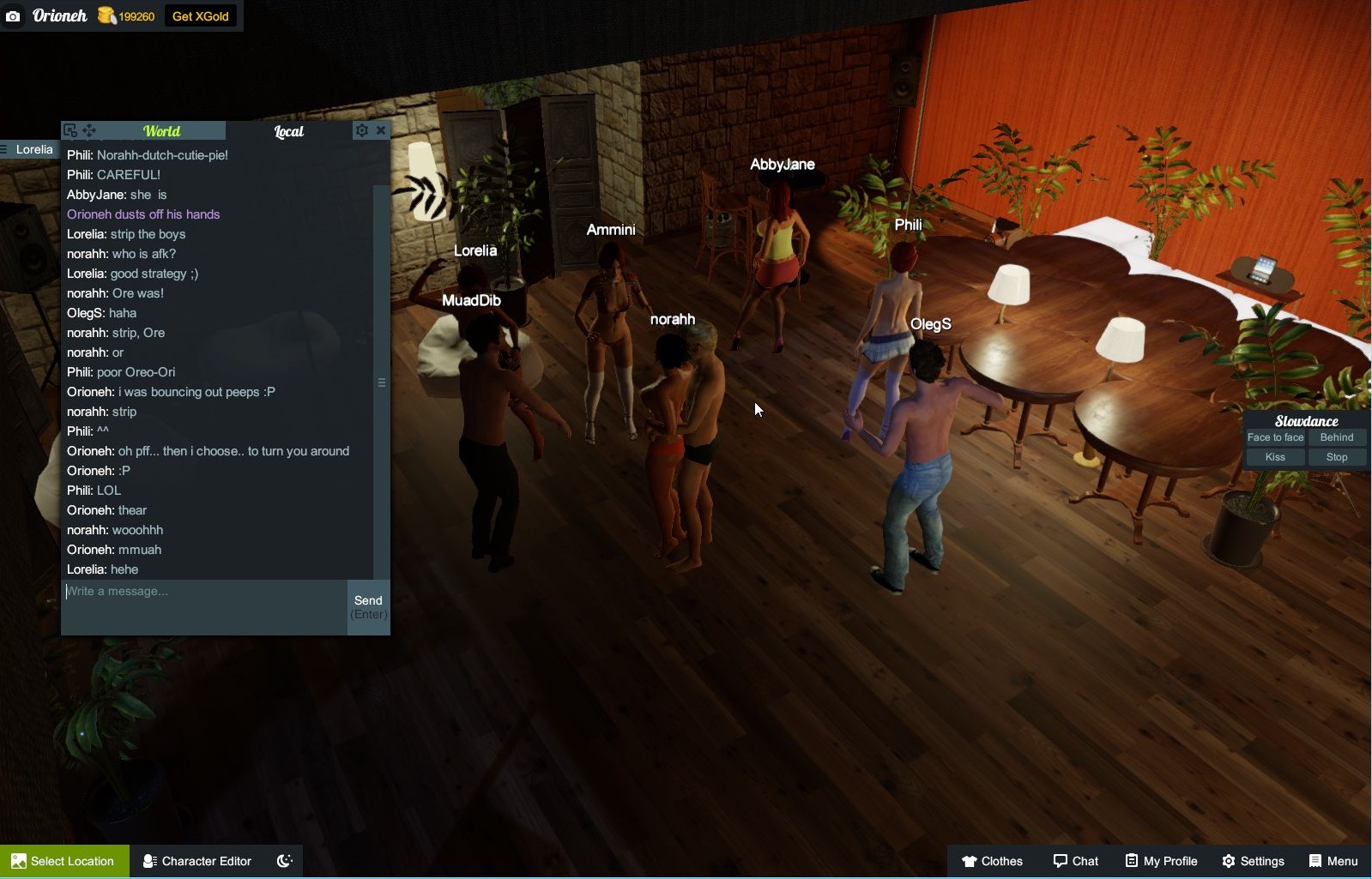Screen dimensions: 1372x879
Task: Take a screenshot with the camera icon
Action: [13, 15]
